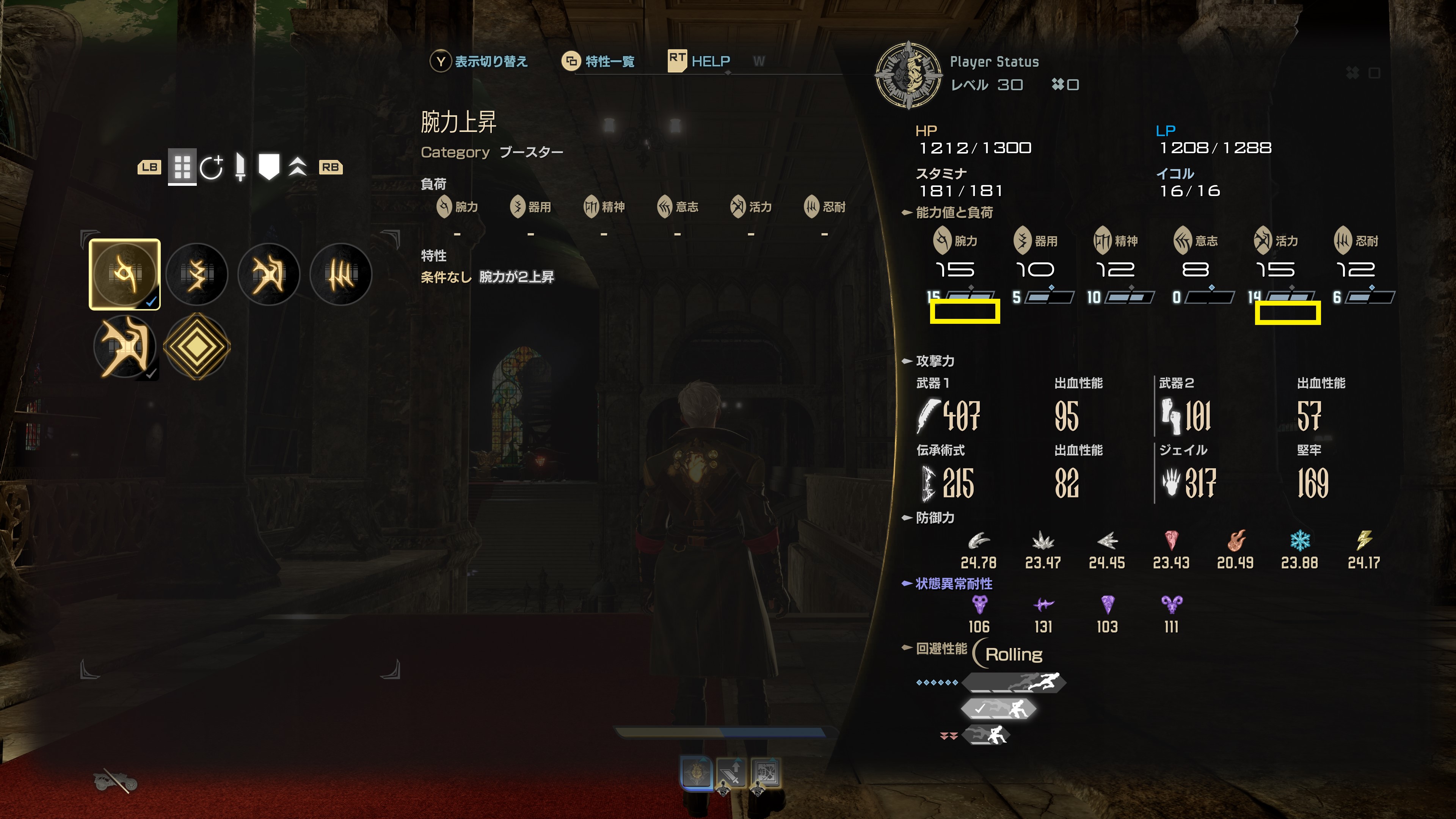Click the Player Status emblem
Screen dimensions: 1456x819
pyautogui.click(x=908, y=75)
